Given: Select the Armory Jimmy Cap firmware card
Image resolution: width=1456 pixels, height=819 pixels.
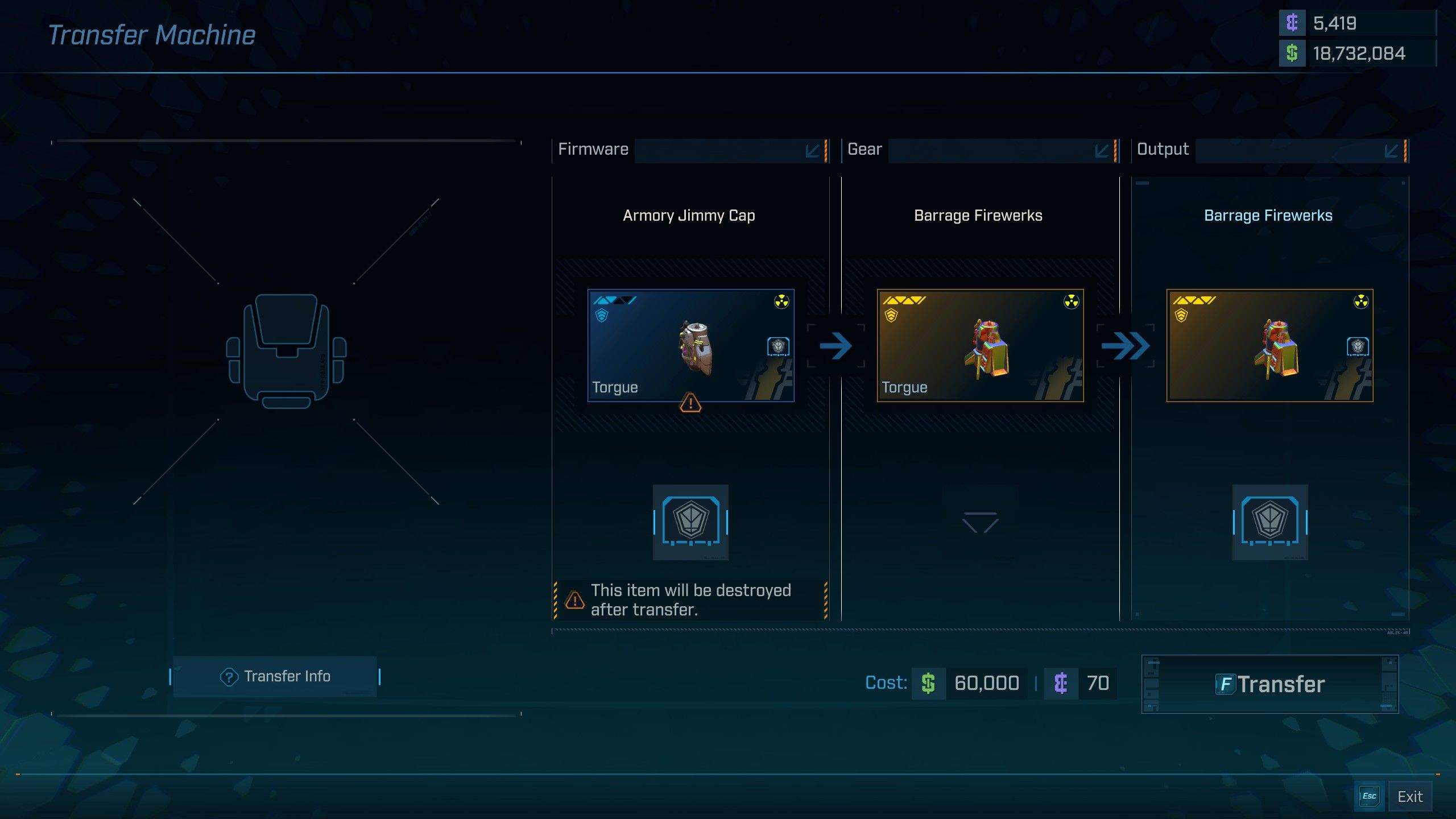Looking at the screenshot, I should pos(690,345).
